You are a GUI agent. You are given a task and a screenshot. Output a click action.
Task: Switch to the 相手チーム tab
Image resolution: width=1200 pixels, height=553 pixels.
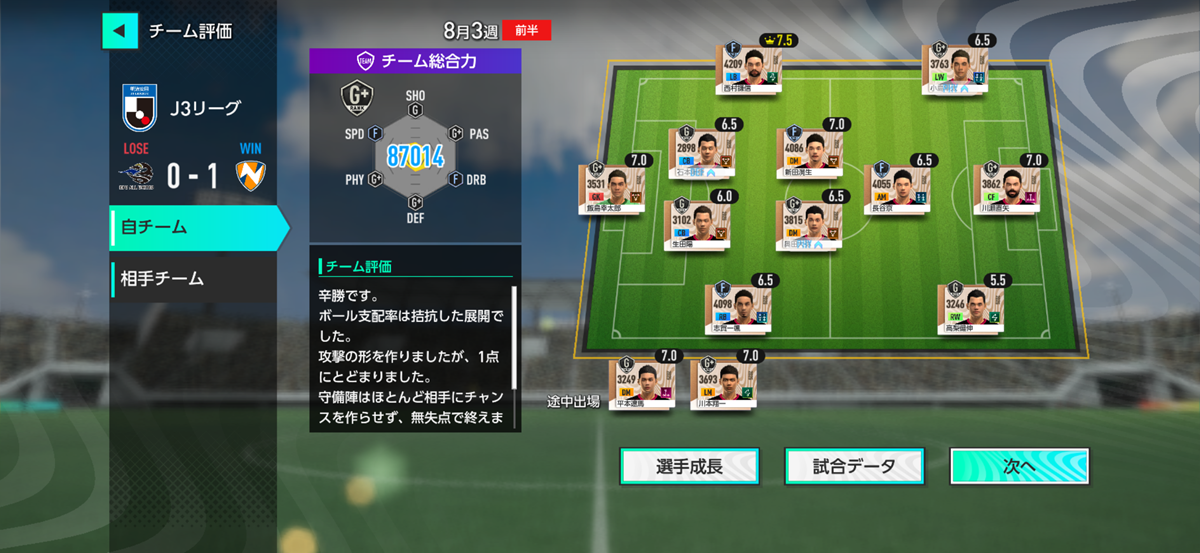[x=194, y=278]
